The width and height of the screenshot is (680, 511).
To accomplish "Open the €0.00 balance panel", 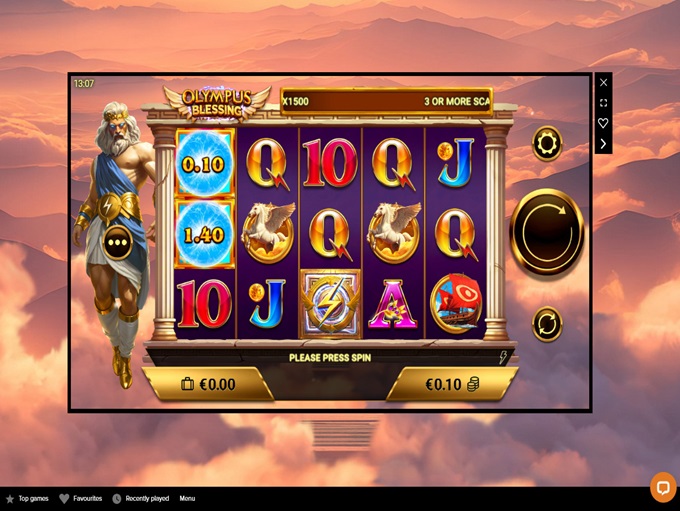I will coord(208,384).
